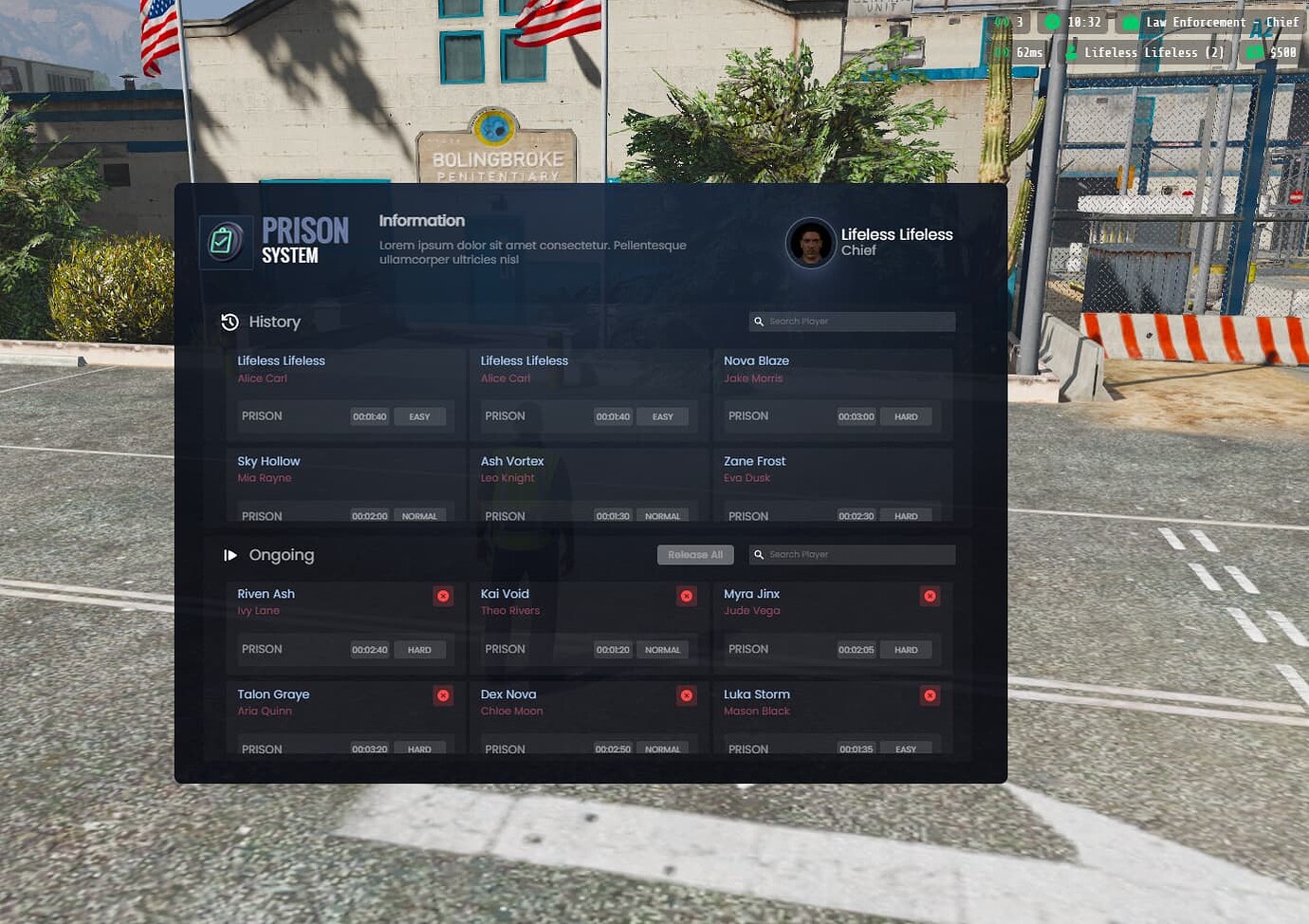This screenshot has width=1309, height=924.
Task: Click the green player icon beside Lifeless Lifeless (2)
Action: [1071, 52]
